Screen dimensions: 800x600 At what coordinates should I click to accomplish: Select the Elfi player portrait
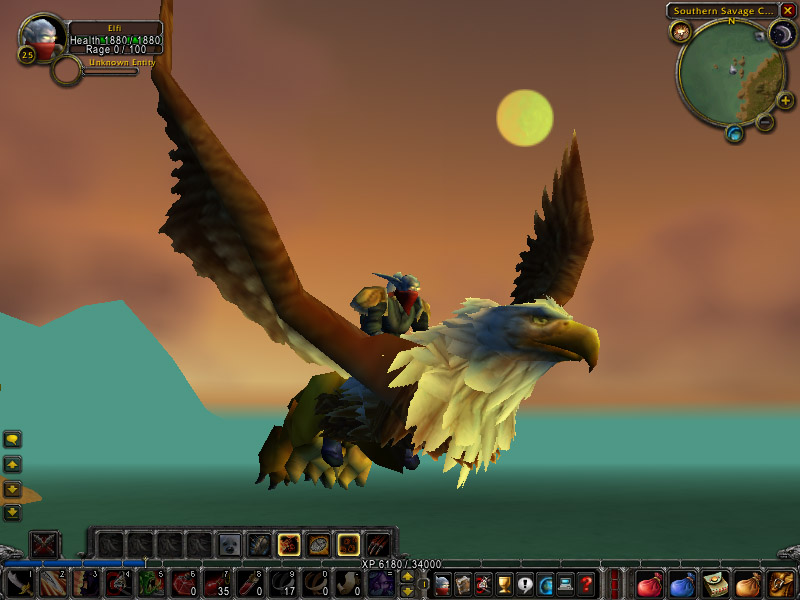42,39
